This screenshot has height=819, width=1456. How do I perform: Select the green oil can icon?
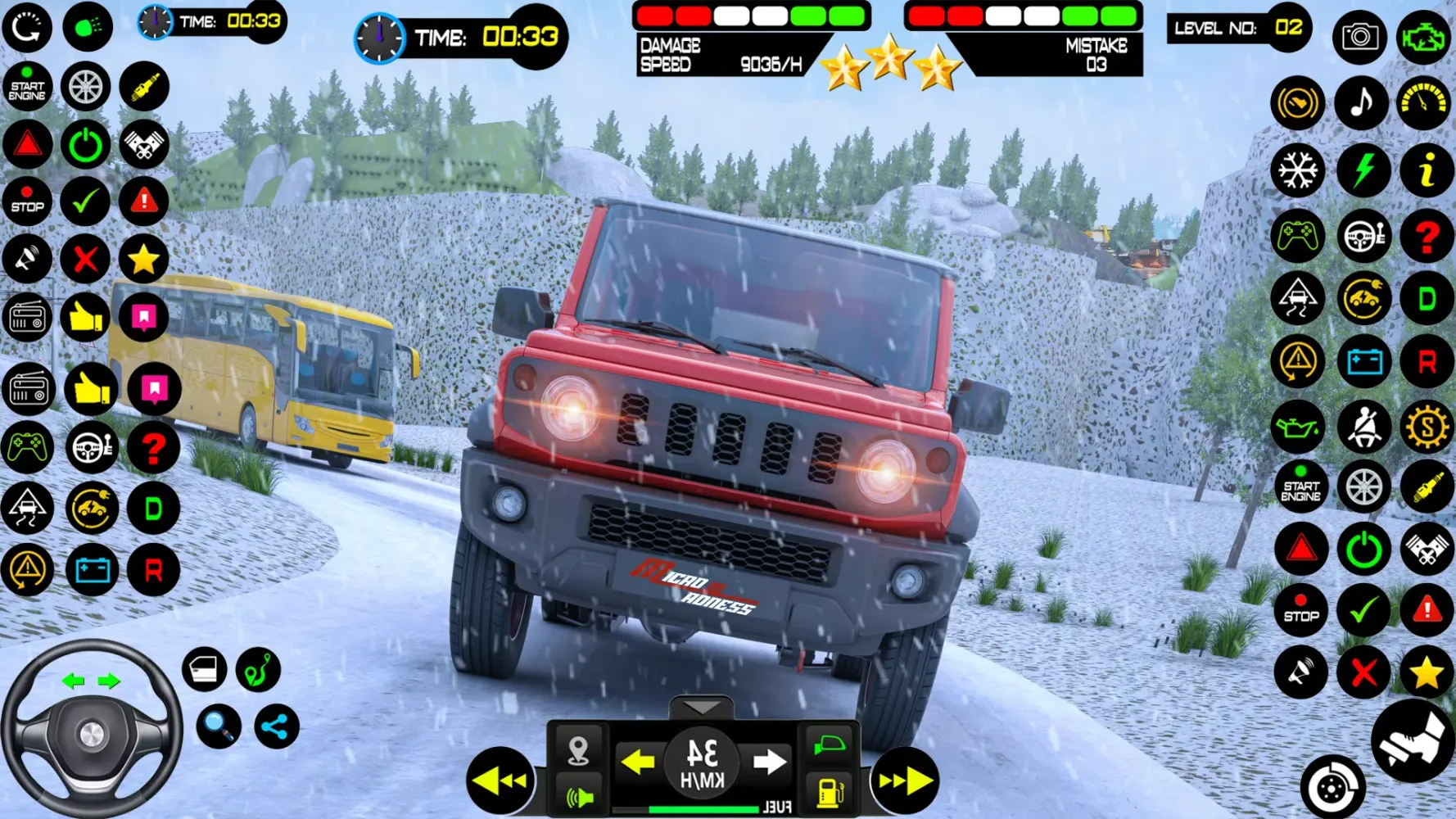click(x=1298, y=427)
